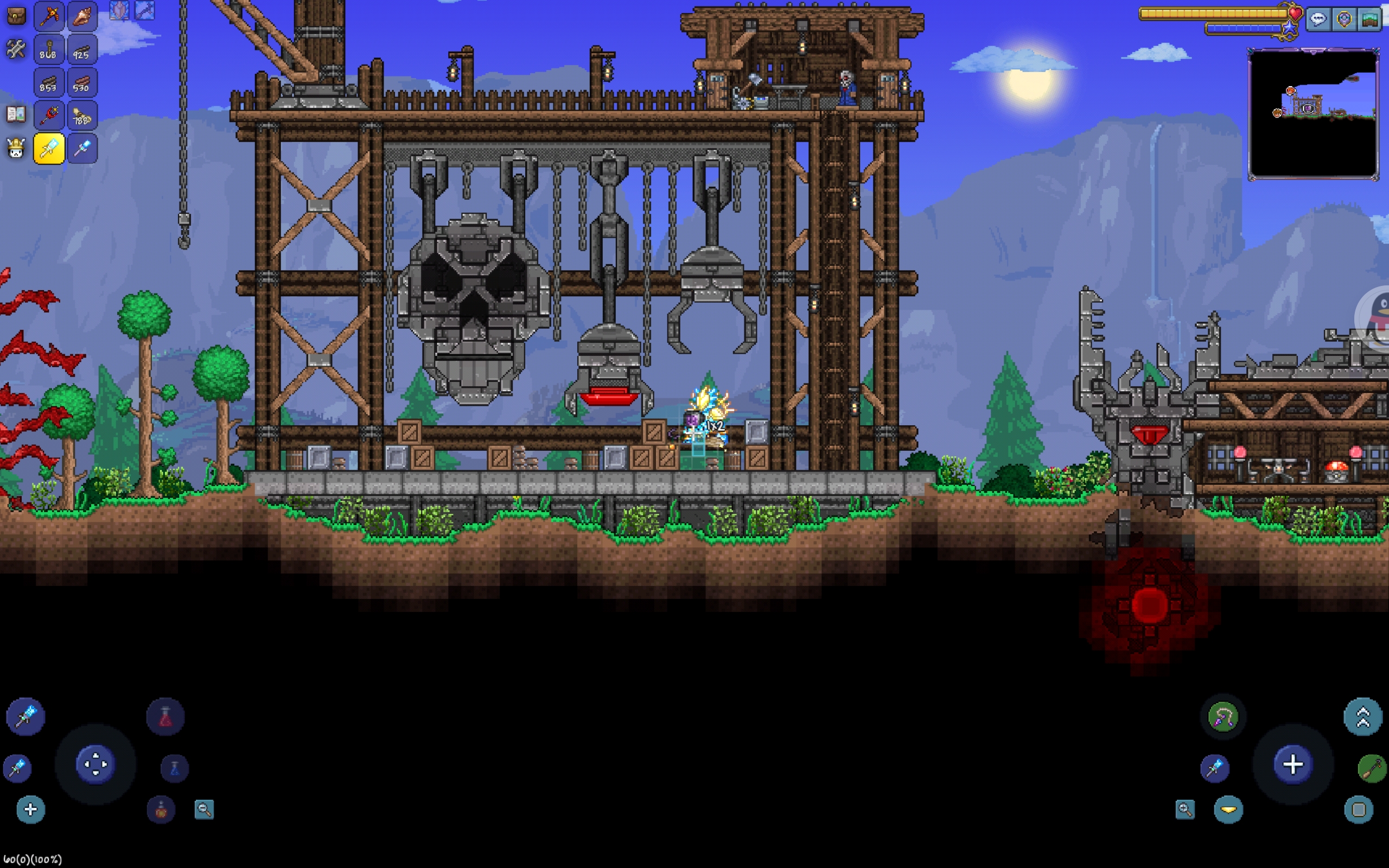The height and width of the screenshot is (868, 1389).
Task: Use the red healing potion quick button
Action: click(165, 717)
